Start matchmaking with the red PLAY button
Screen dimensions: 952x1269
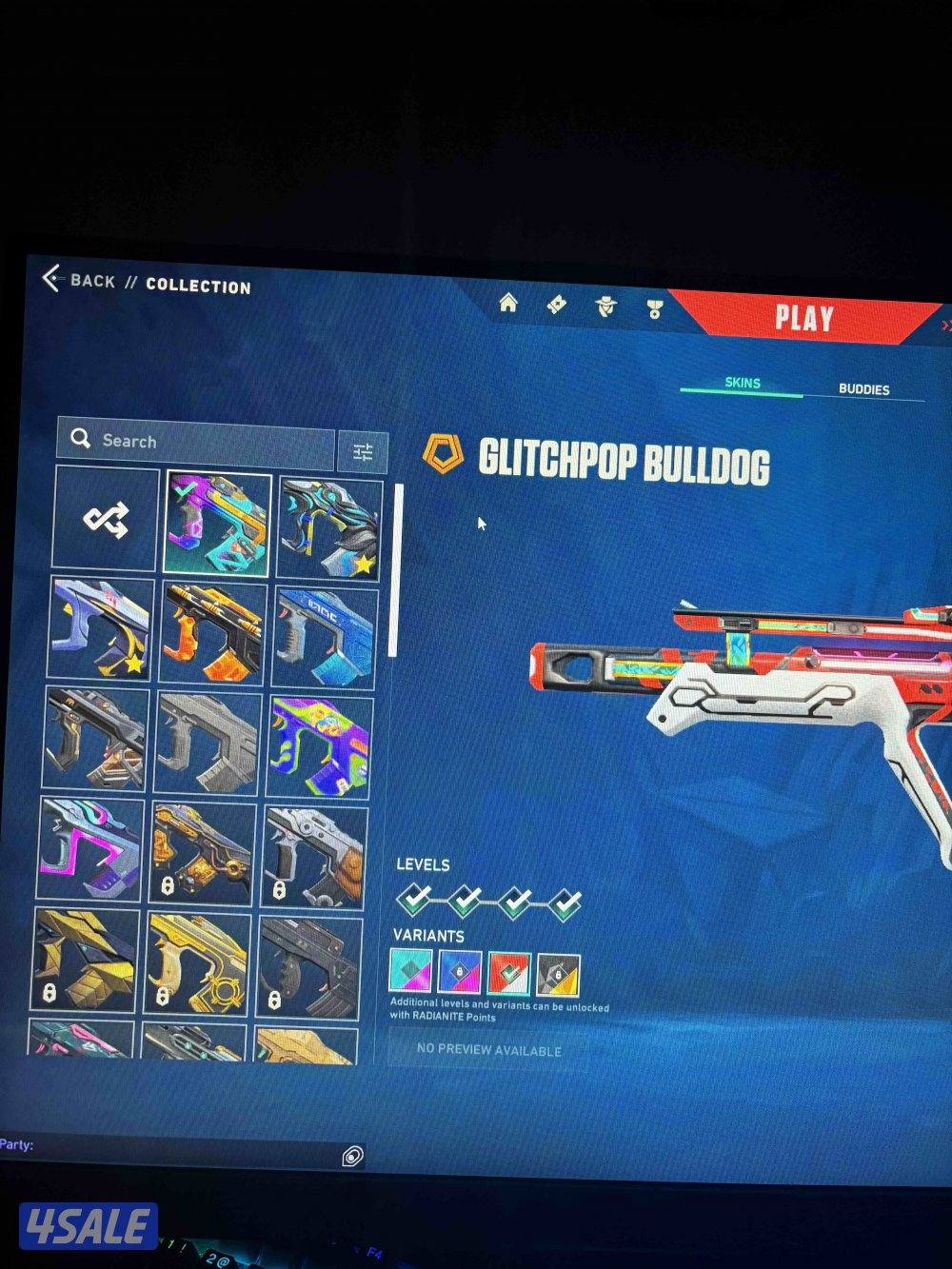(803, 318)
